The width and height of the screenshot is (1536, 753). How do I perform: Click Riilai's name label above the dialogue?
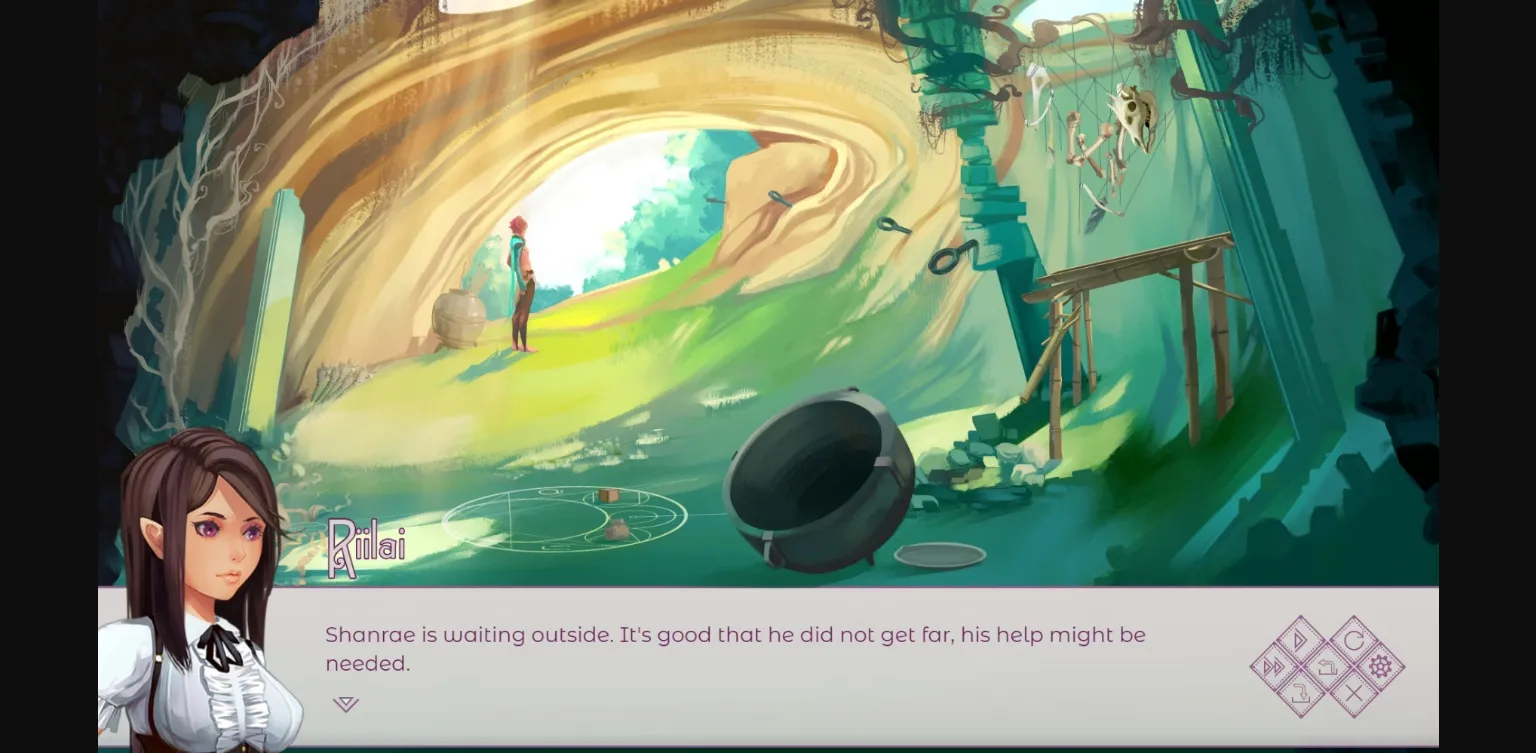click(x=366, y=545)
